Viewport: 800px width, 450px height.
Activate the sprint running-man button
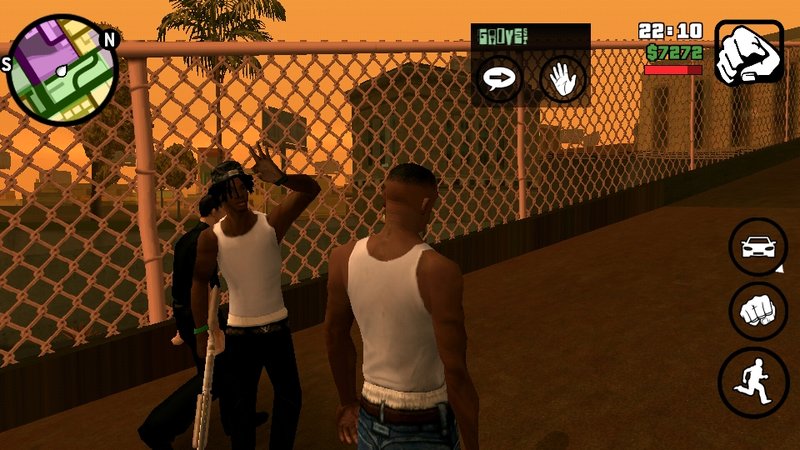pos(754,381)
